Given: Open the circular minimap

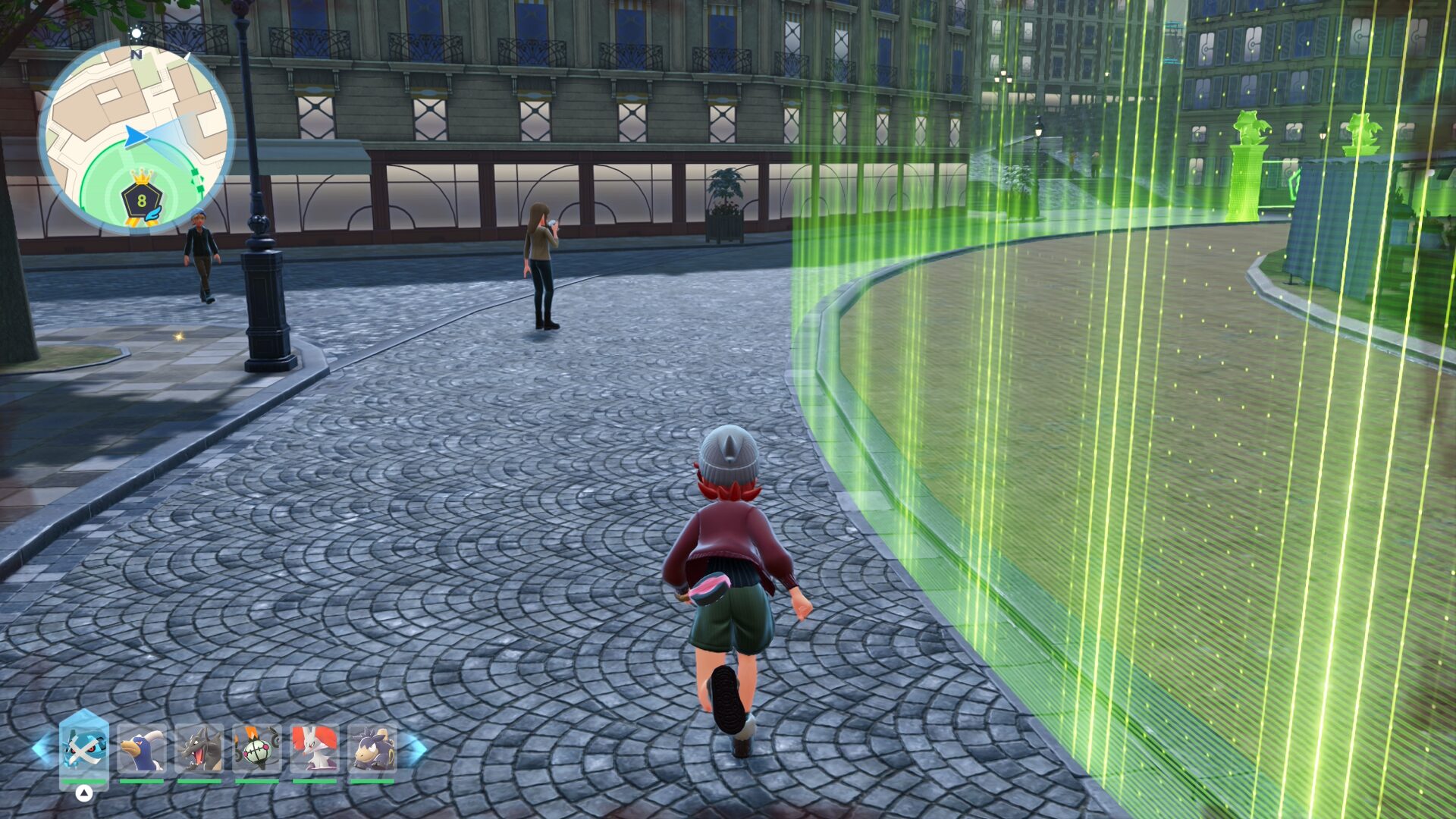Looking at the screenshot, I should coord(136,136).
